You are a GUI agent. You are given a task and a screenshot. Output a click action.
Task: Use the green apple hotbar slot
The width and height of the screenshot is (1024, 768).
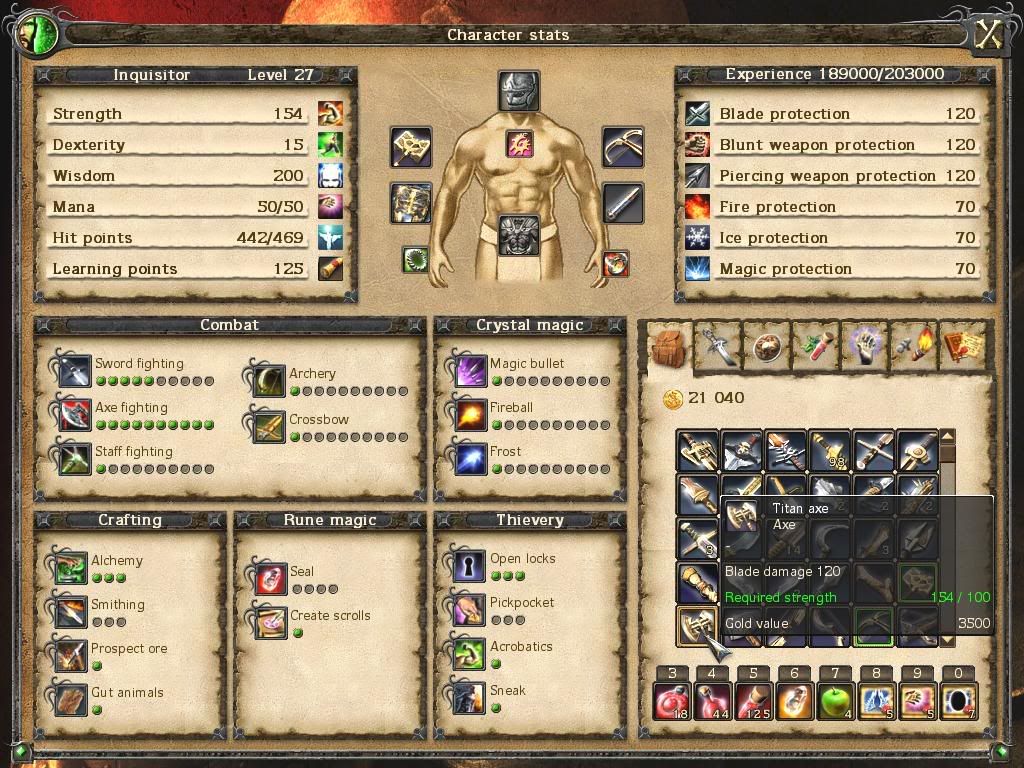click(x=835, y=701)
